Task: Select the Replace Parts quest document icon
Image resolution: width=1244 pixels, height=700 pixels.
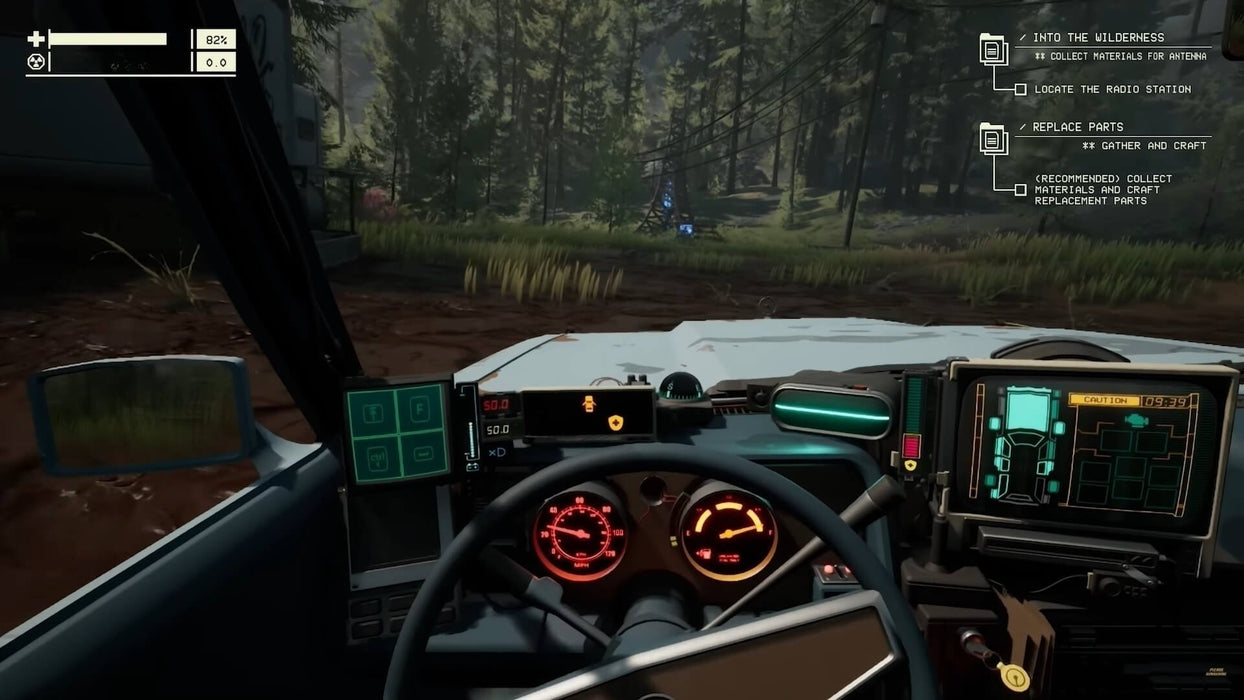Action: point(993,138)
